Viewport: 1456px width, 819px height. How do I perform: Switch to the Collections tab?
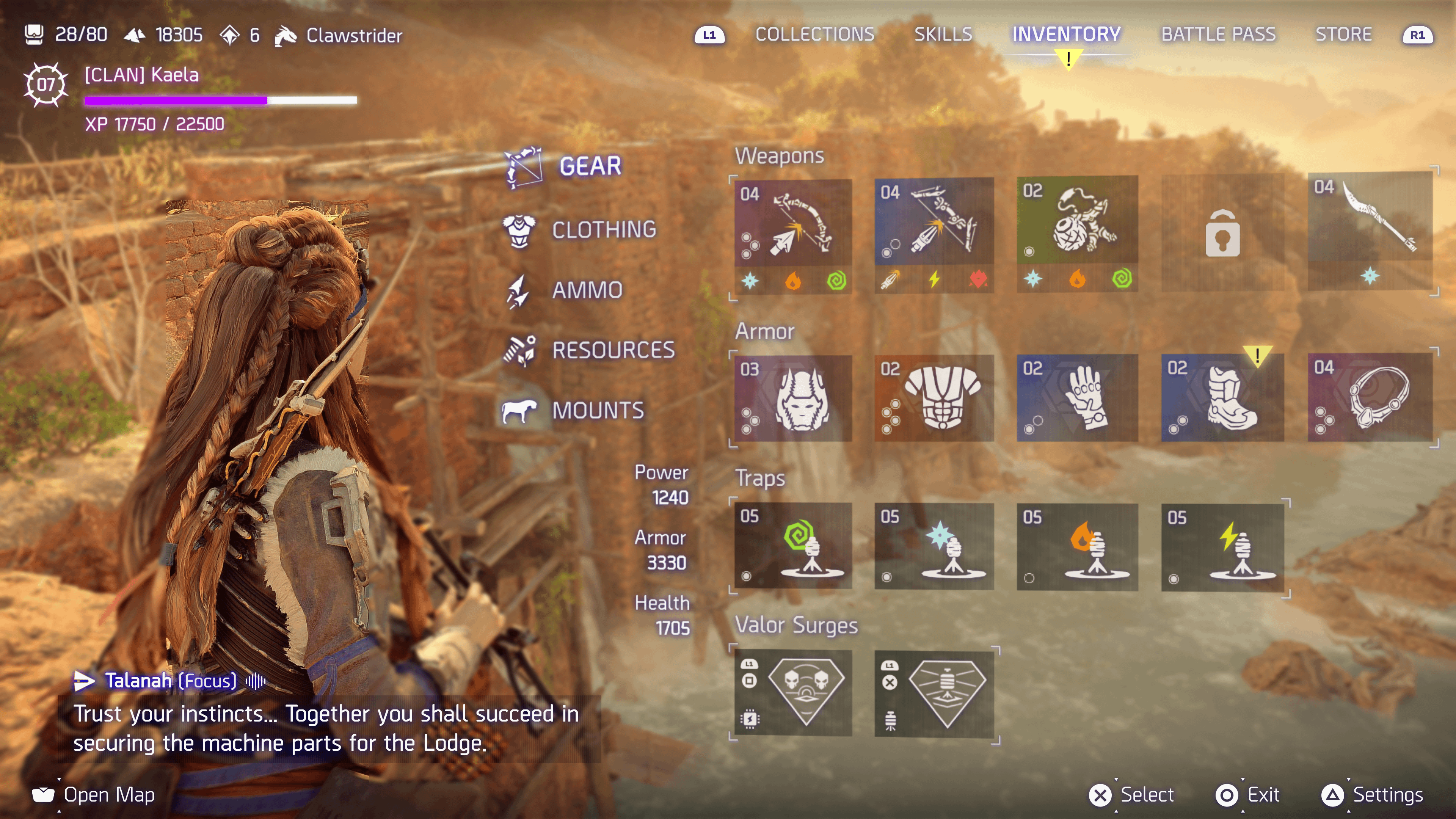814,35
